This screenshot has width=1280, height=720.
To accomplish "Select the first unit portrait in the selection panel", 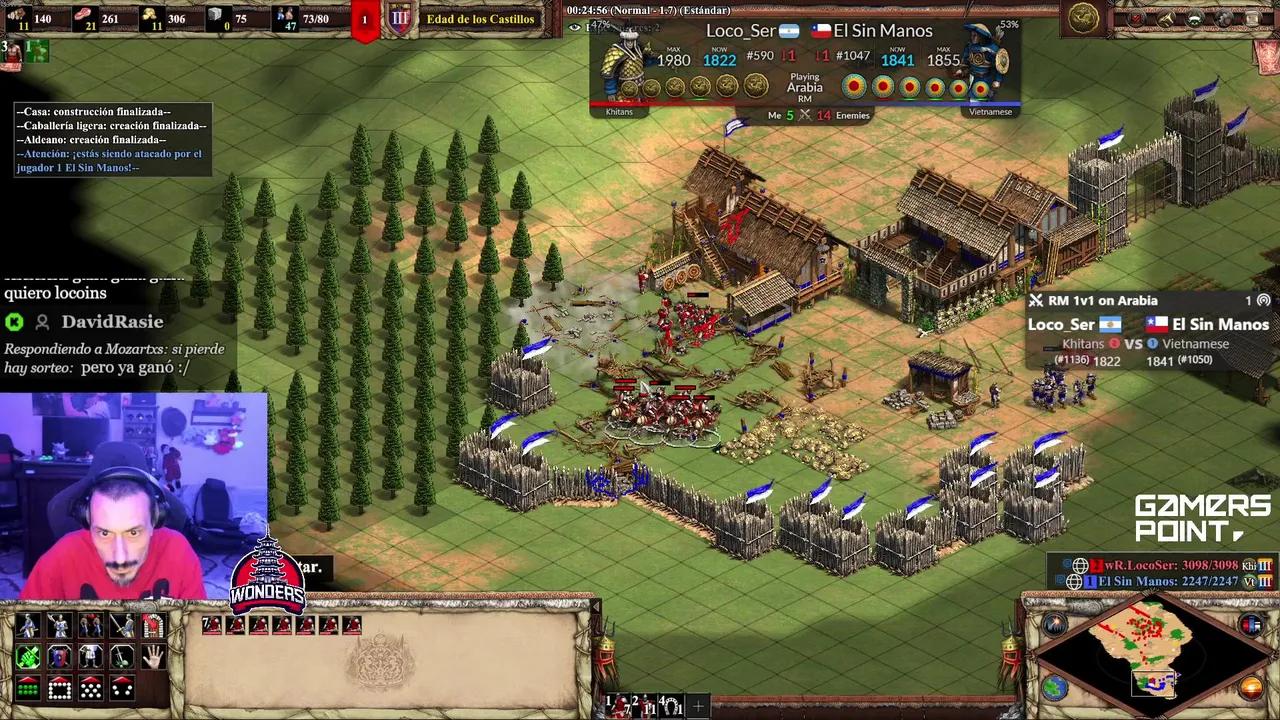I will tap(212, 625).
